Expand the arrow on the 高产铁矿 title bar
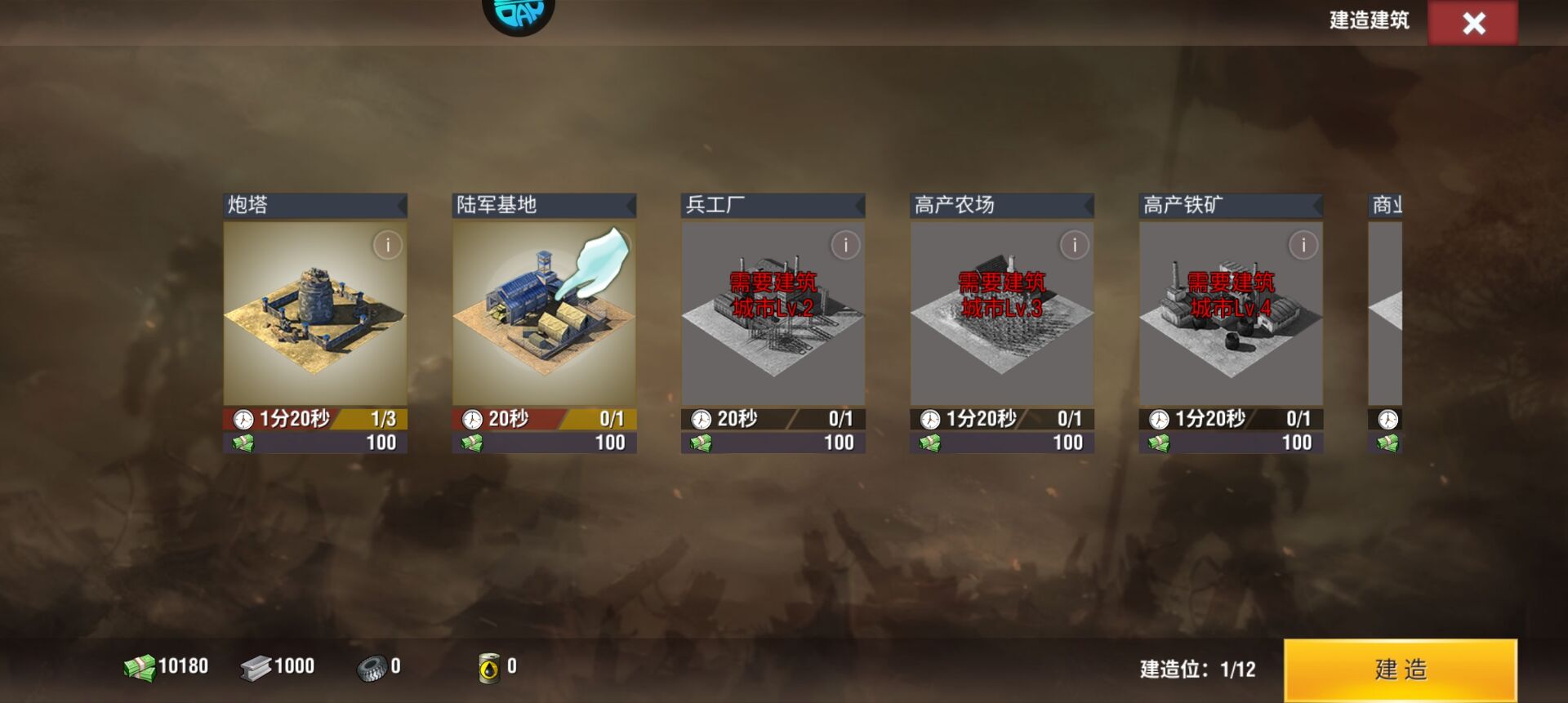Image resolution: width=1568 pixels, height=703 pixels. [1316, 206]
